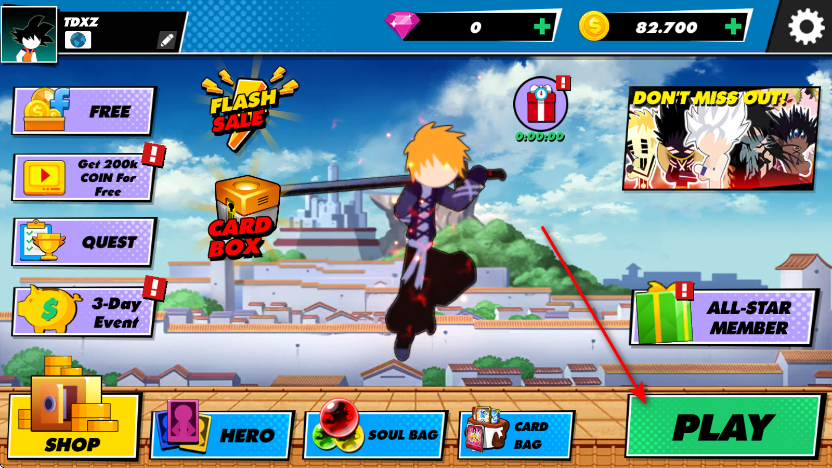Open the QUEST panel
The image size is (832, 468).
click(x=84, y=242)
